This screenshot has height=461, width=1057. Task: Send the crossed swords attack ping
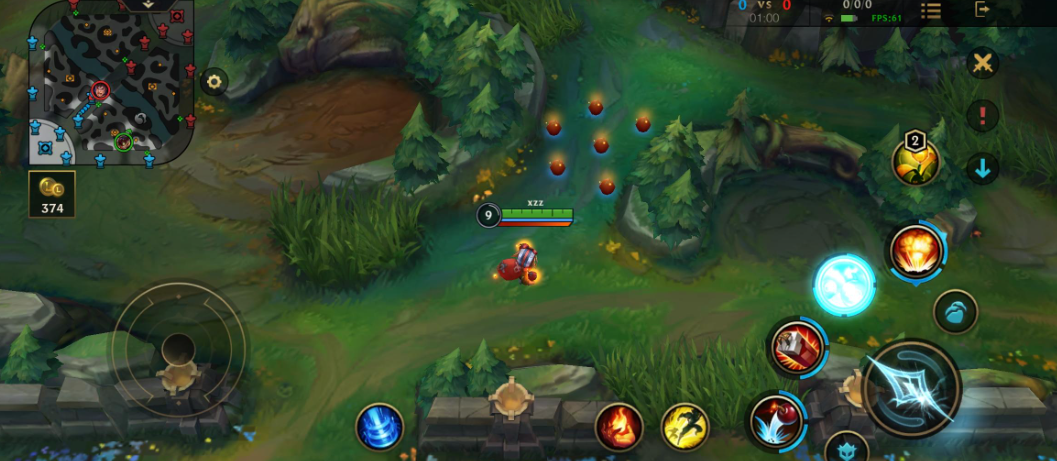tap(983, 63)
